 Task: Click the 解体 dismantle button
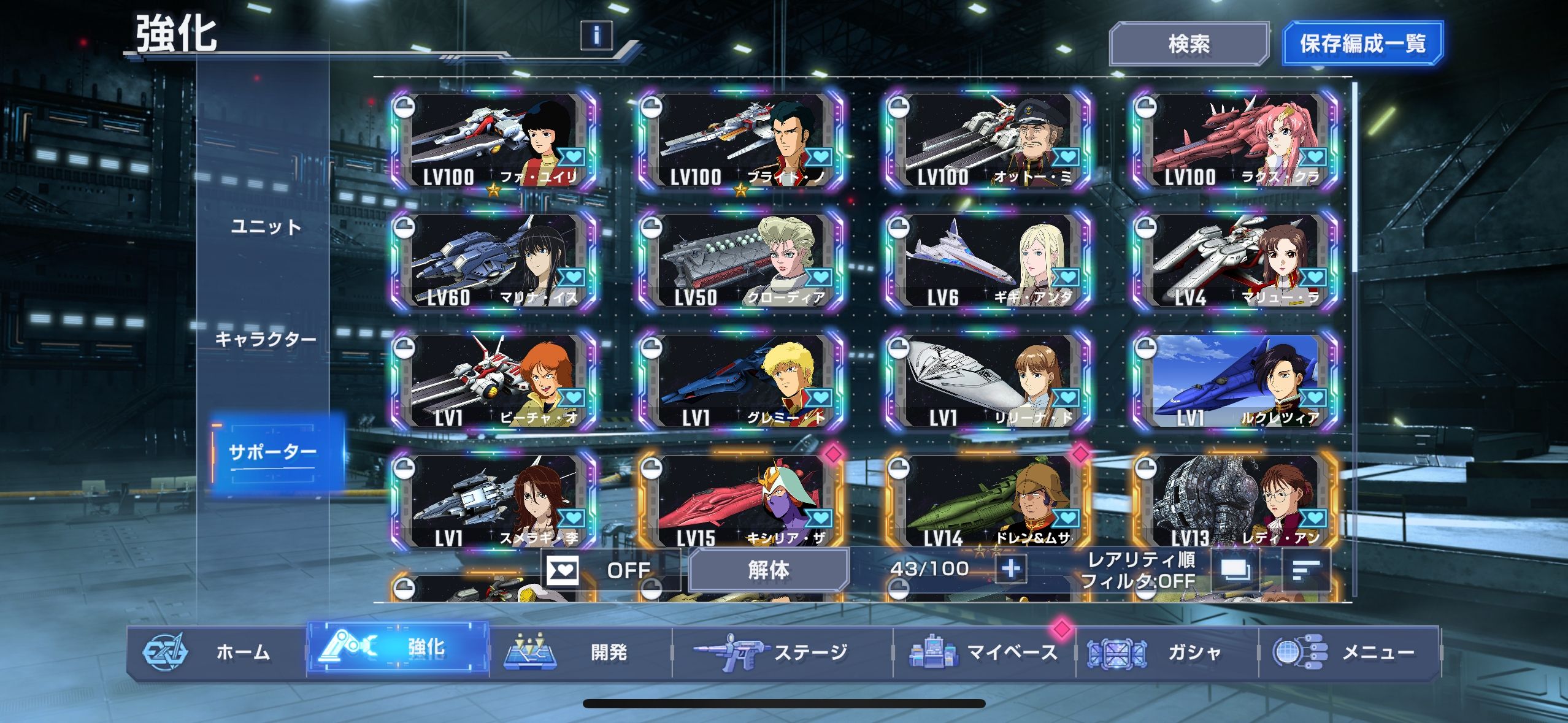769,570
